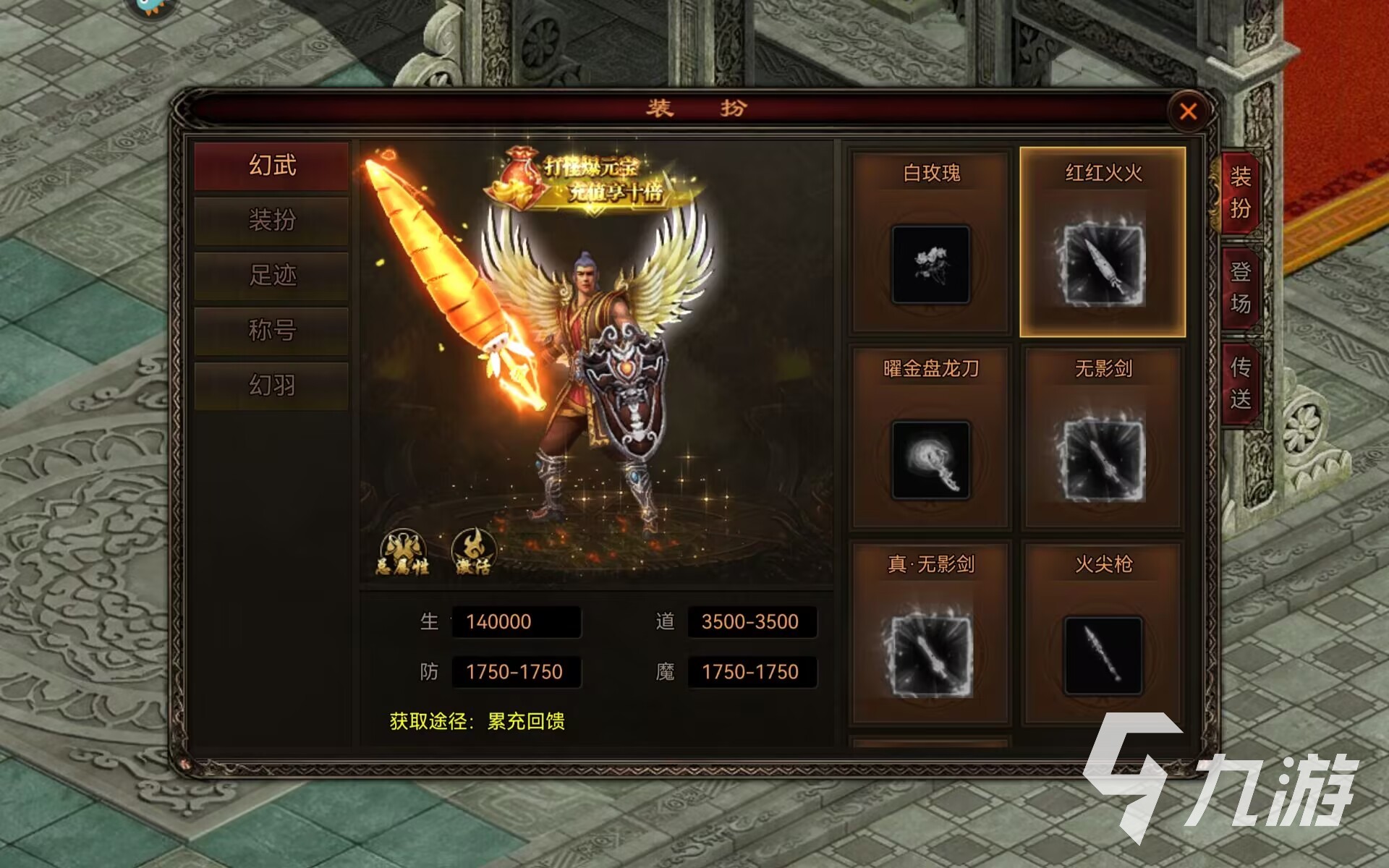
Task: Switch to the 幻武 tab
Action: tap(272, 166)
